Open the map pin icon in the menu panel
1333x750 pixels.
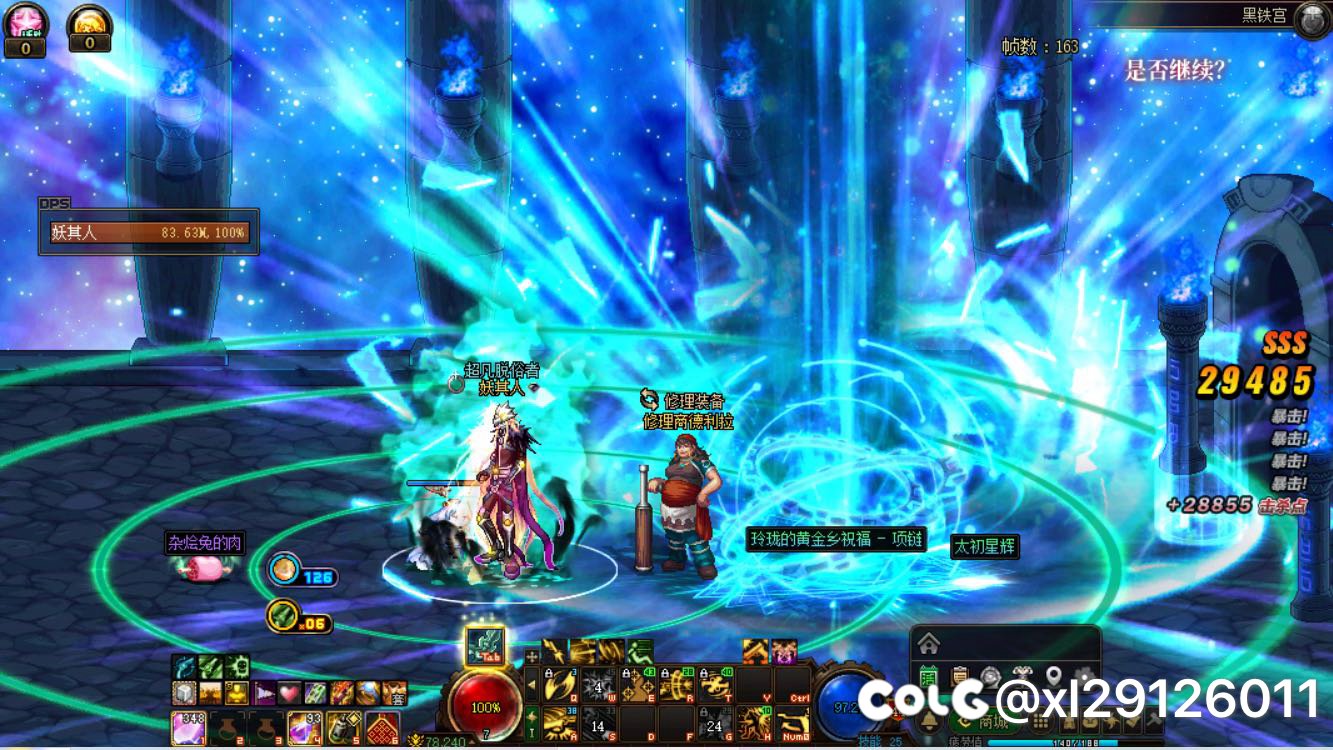point(1053,676)
